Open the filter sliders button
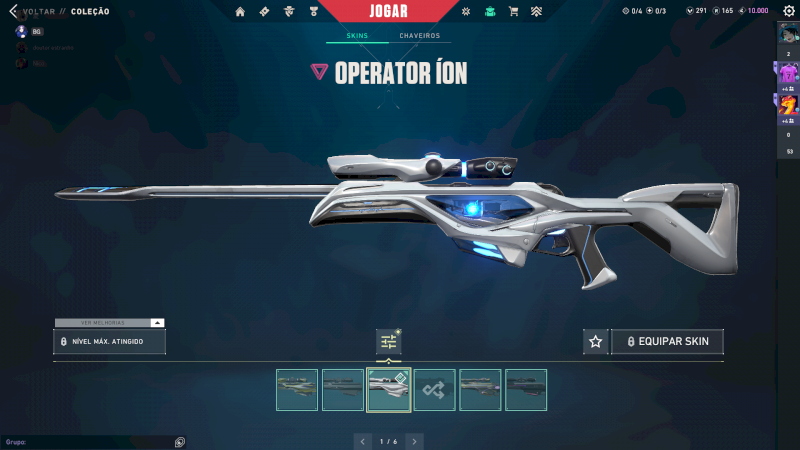The image size is (800, 450). click(389, 342)
